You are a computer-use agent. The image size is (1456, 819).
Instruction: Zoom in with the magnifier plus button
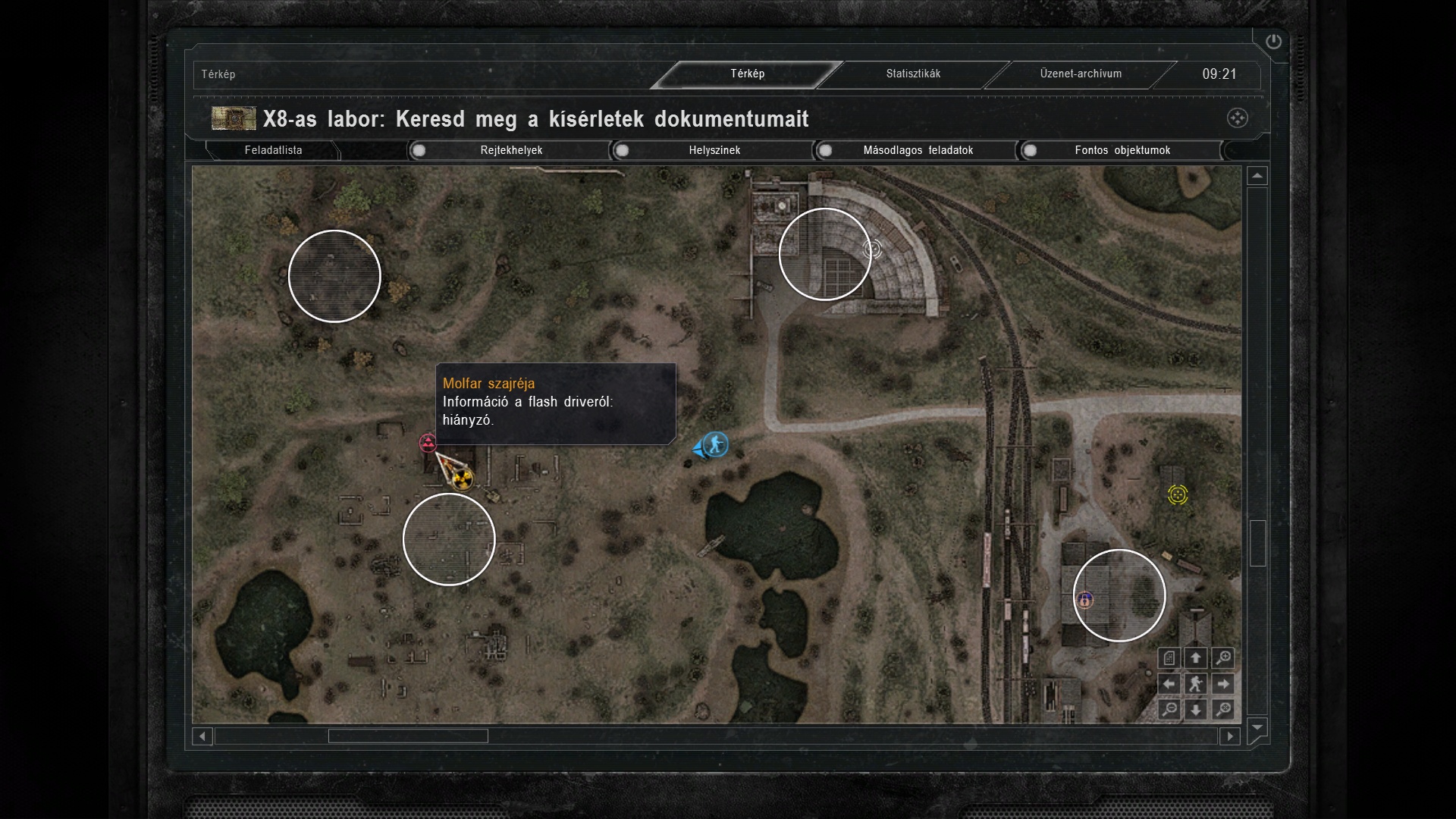(1222, 658)
